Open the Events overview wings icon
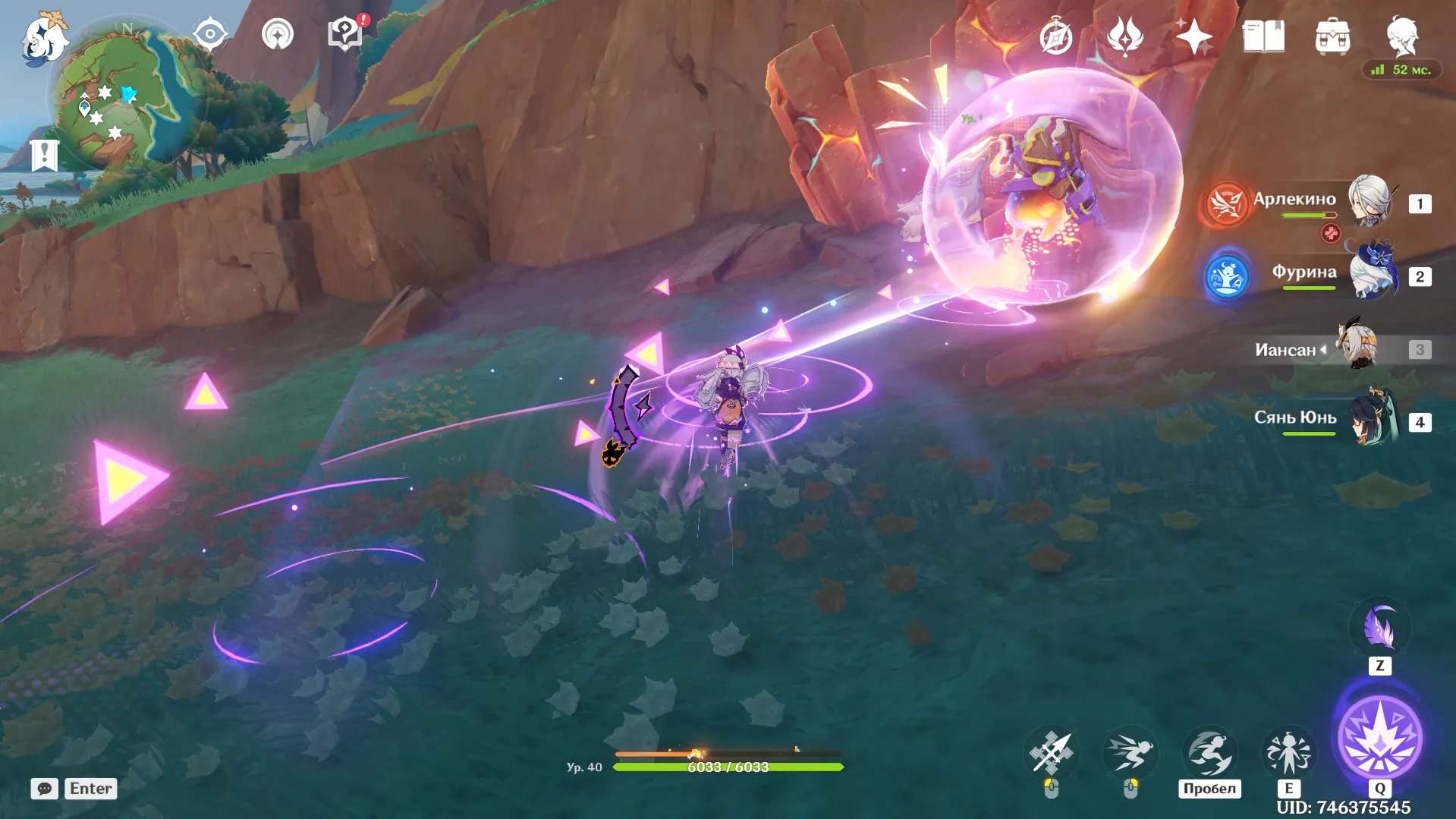 click(1124, 36)
